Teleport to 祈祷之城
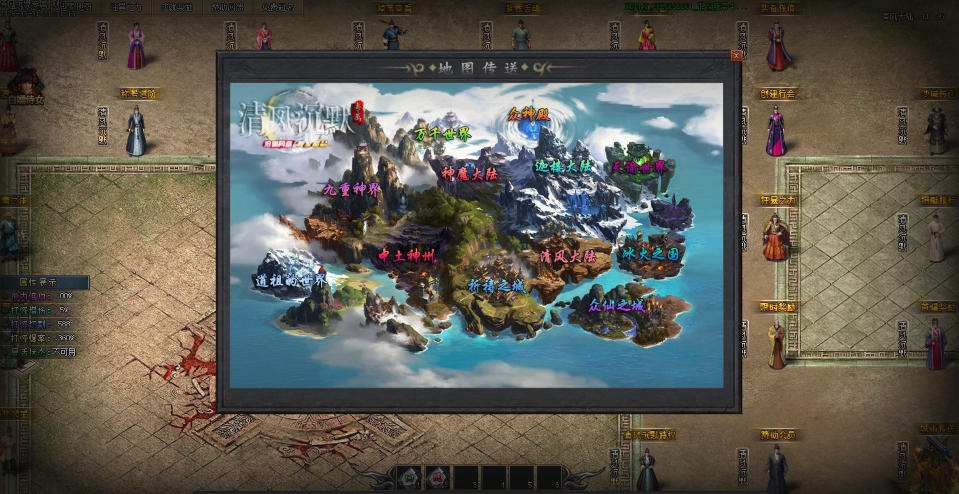Screen dimensions: 959x494 (495, 285)
